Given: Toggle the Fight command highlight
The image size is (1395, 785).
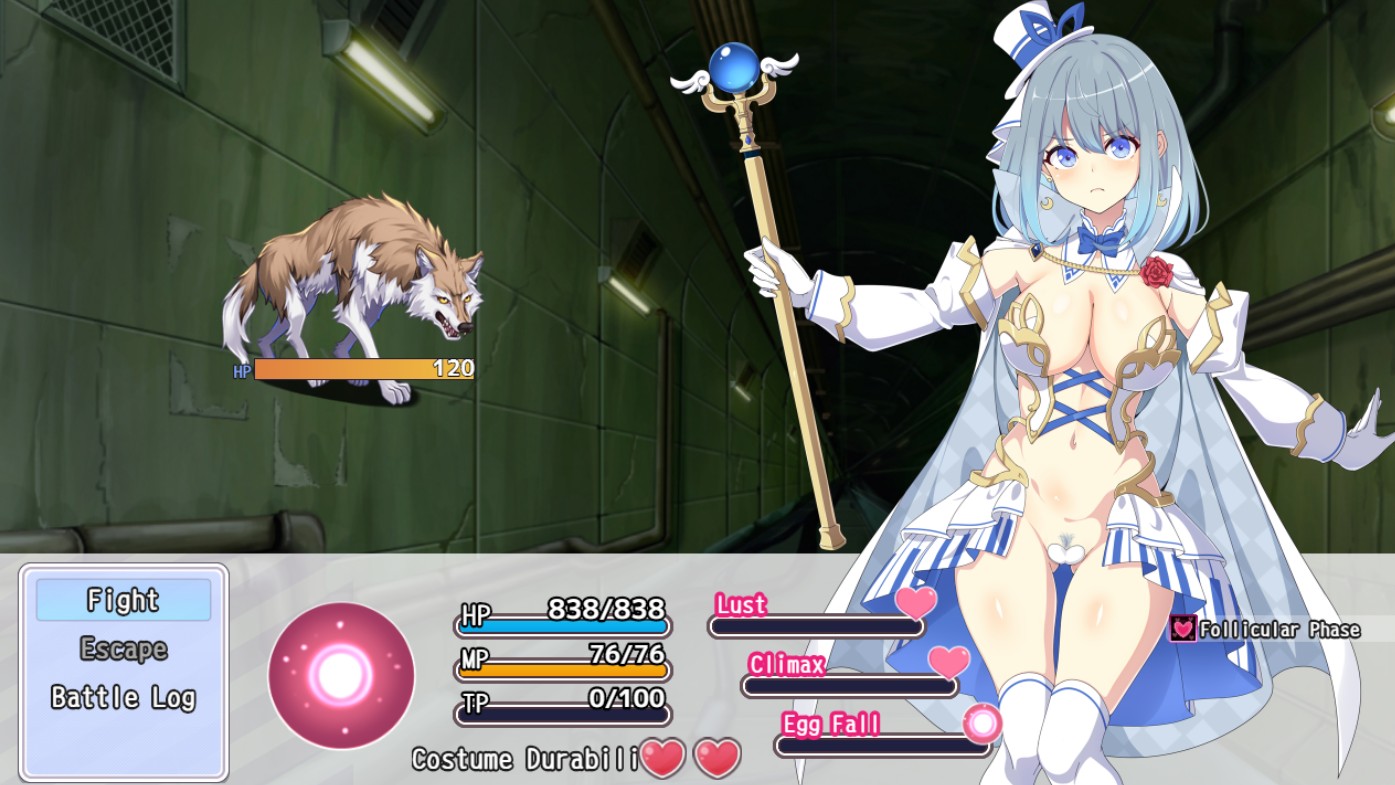Looking at the screenshot, I should 123,601.
